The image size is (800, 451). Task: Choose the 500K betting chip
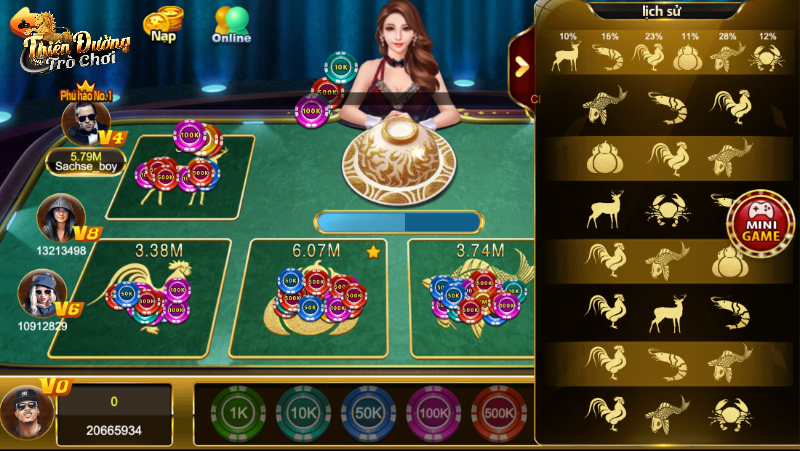click(x=498, y=413)
